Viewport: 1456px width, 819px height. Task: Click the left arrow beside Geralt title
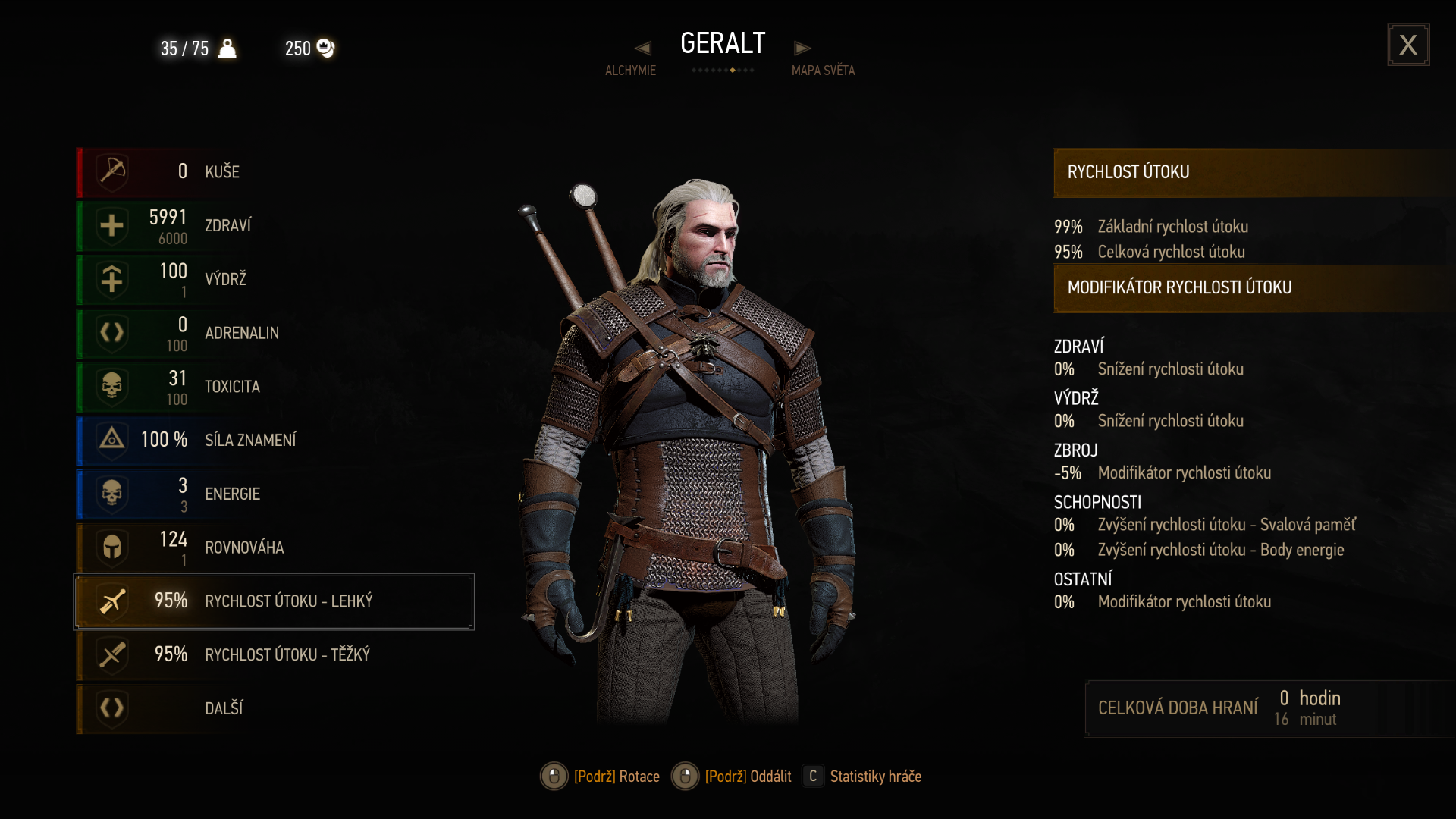[643, 49]
